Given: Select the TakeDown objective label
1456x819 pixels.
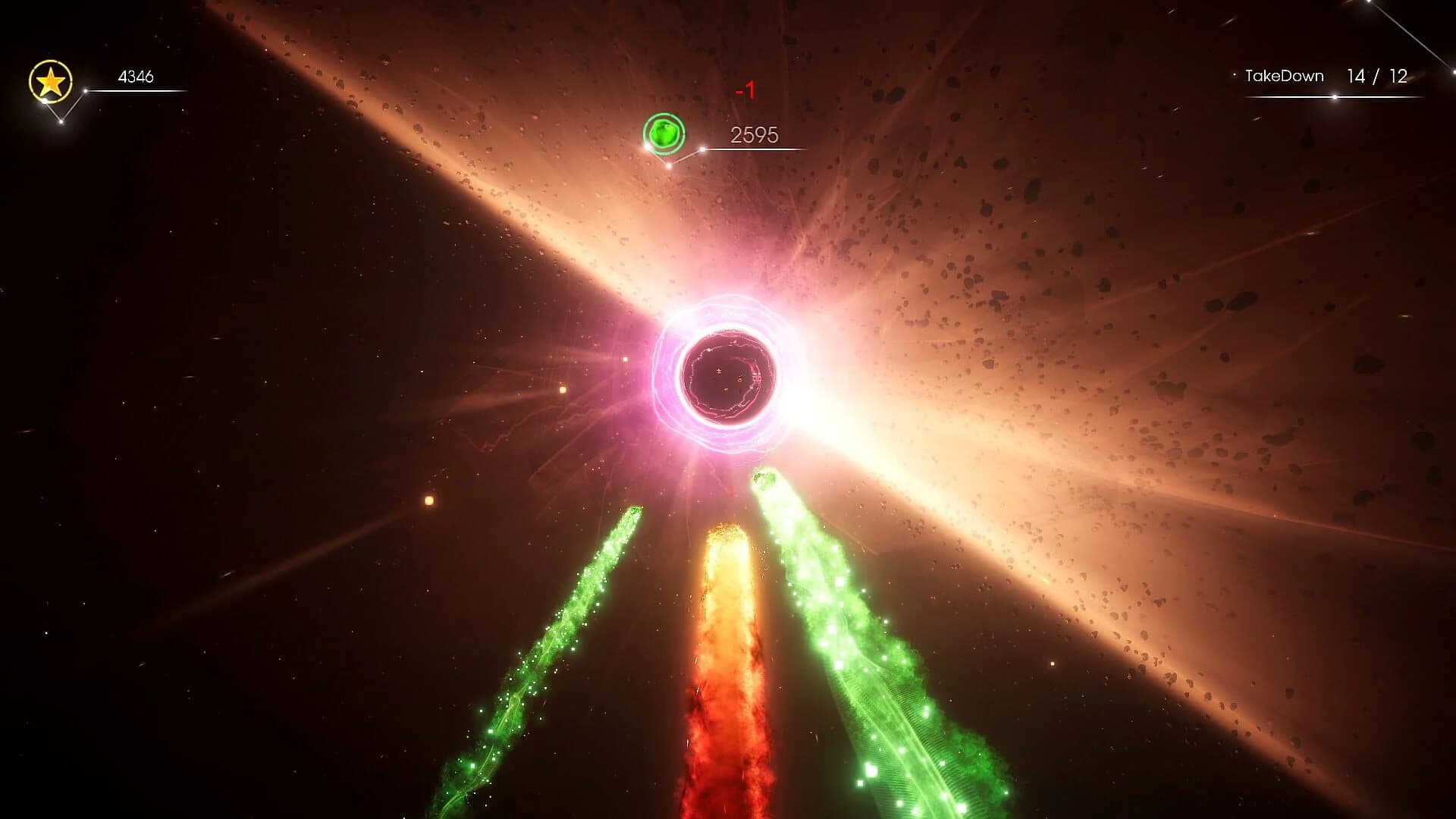Looking at the screenshot, I should click(x=1284, y=76).
